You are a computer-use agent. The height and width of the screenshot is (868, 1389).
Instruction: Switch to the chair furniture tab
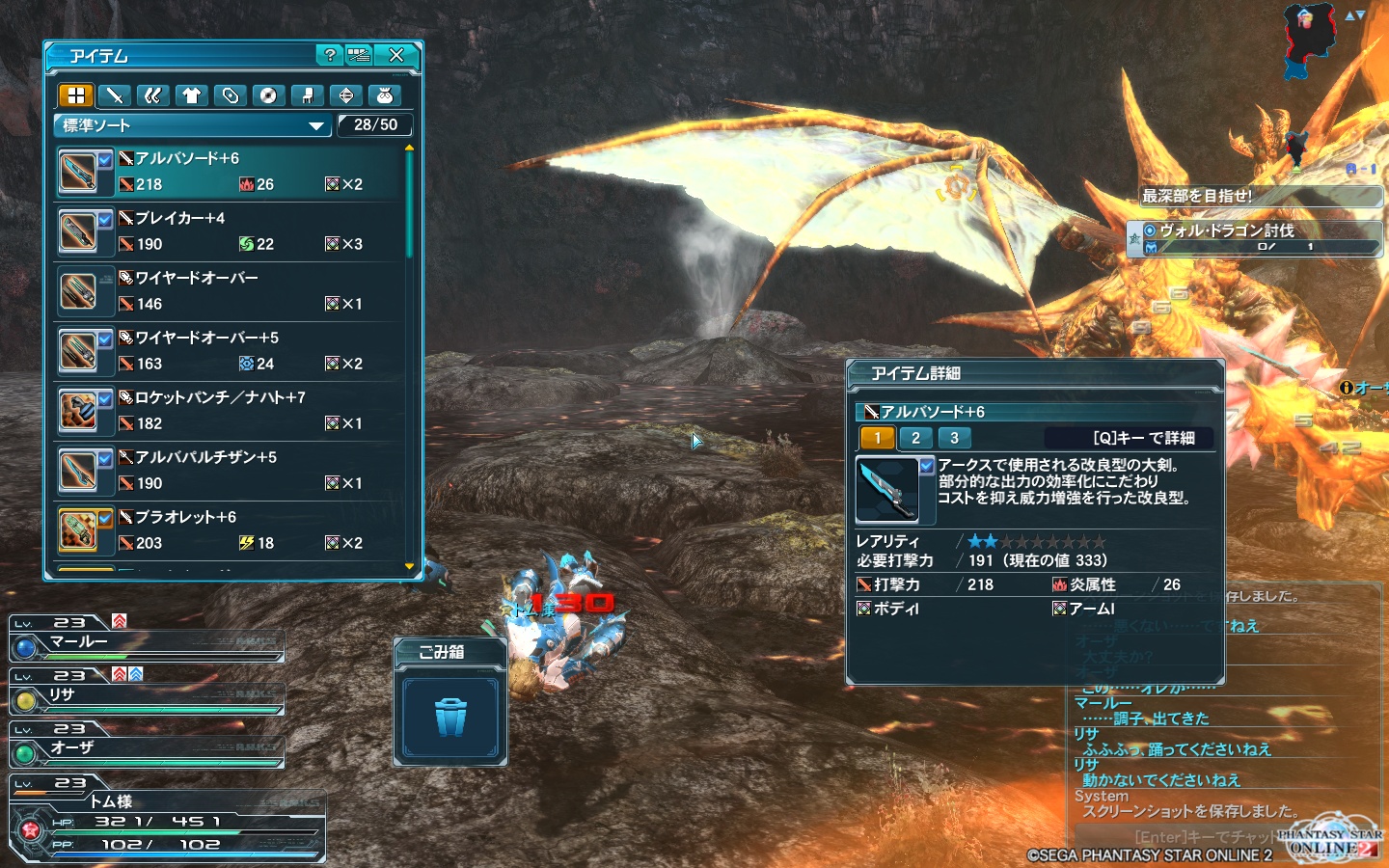(x=307, y=95)
